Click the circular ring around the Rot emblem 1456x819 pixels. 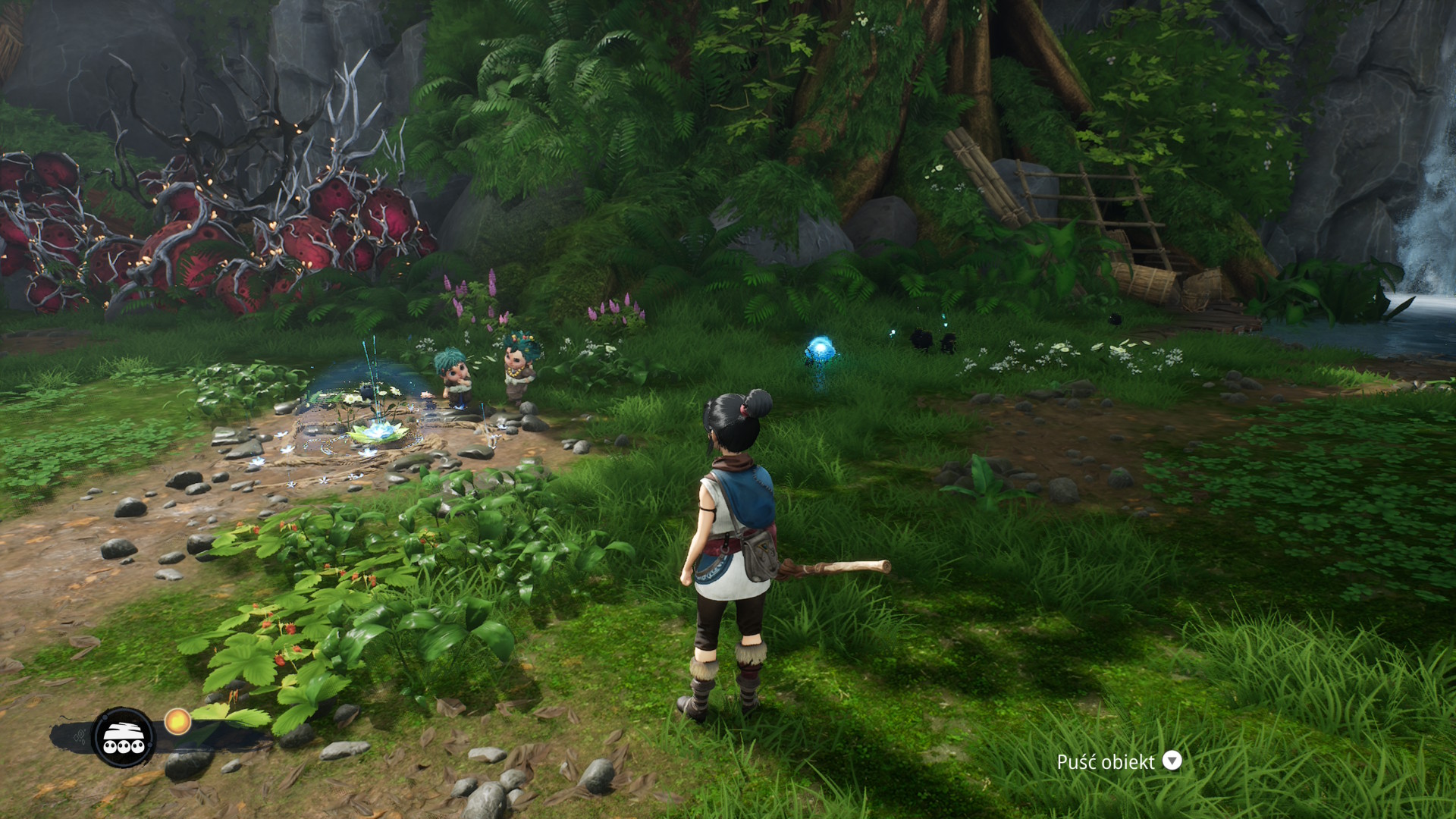tap(123, 708)
